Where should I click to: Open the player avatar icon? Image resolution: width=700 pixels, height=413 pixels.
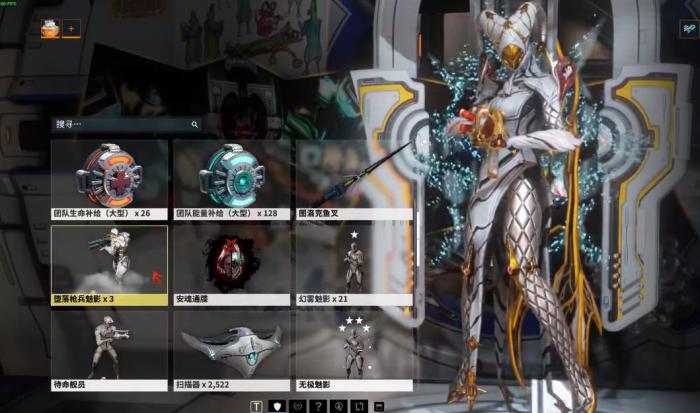(49, 29)
